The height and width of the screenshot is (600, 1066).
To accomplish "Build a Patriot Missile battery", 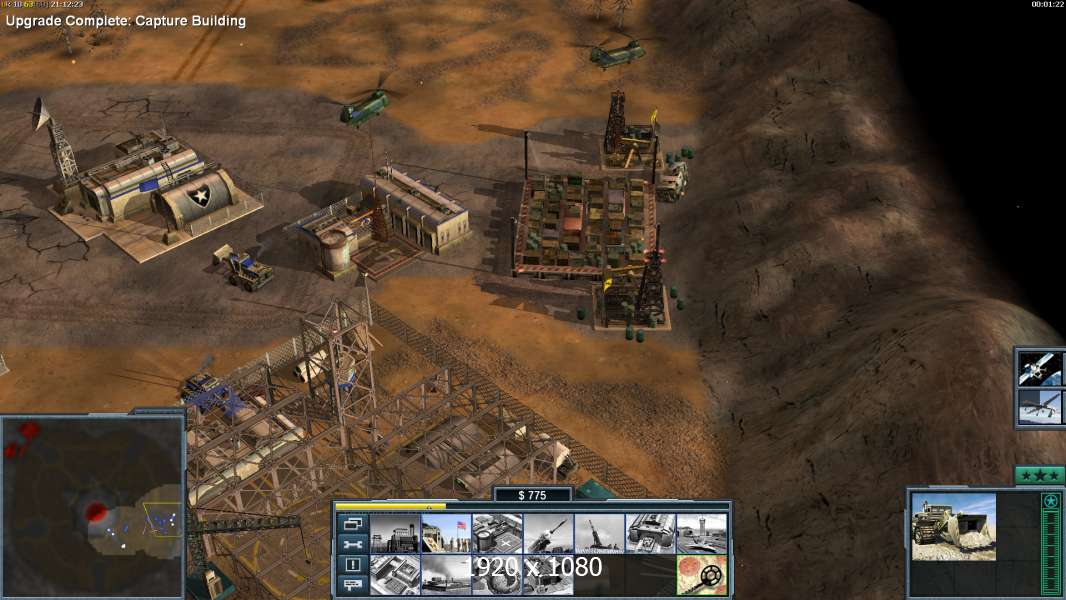I will (548, 533).
